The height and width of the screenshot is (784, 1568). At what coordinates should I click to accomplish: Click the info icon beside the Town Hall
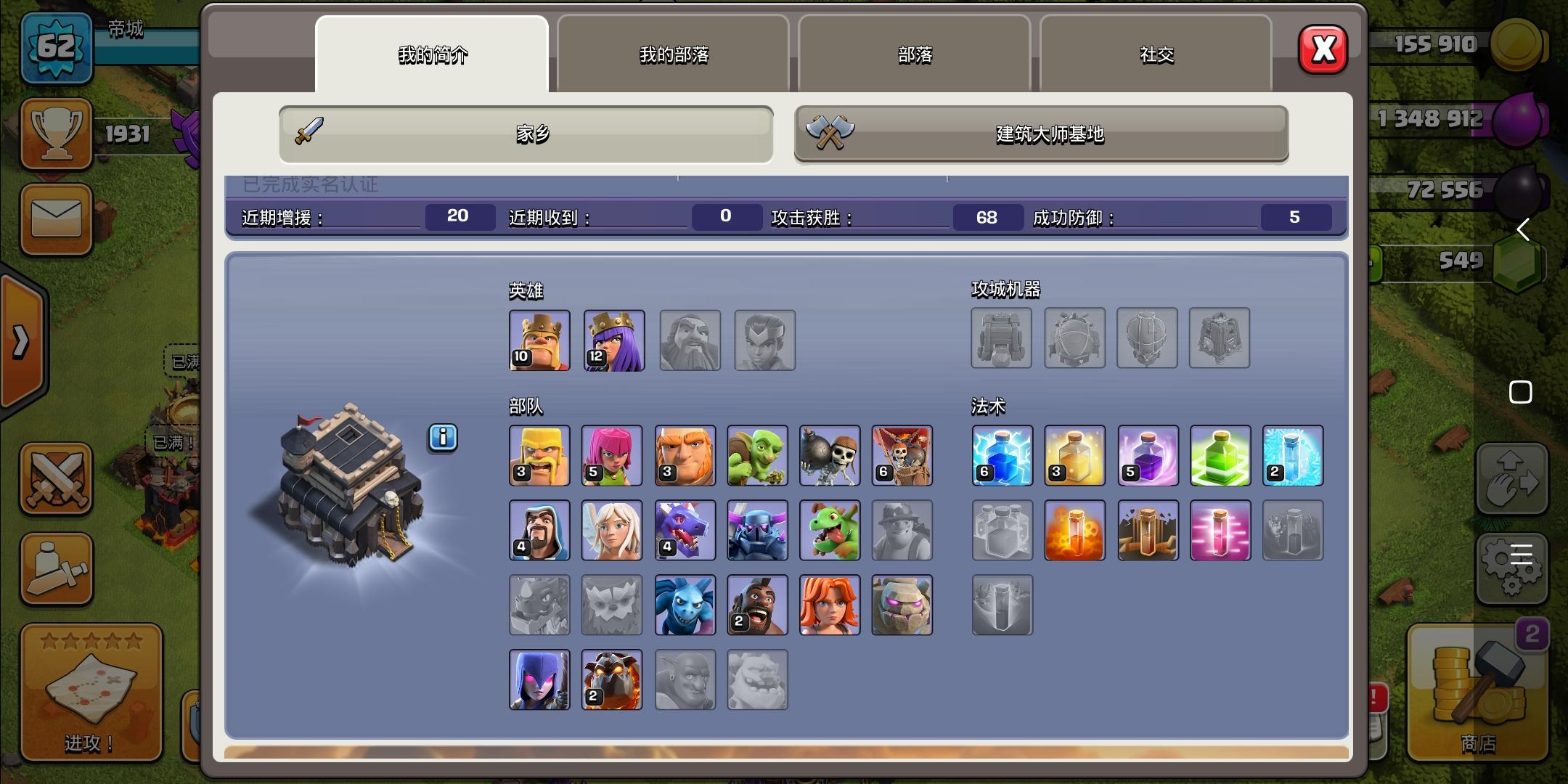tap(443, 438)
